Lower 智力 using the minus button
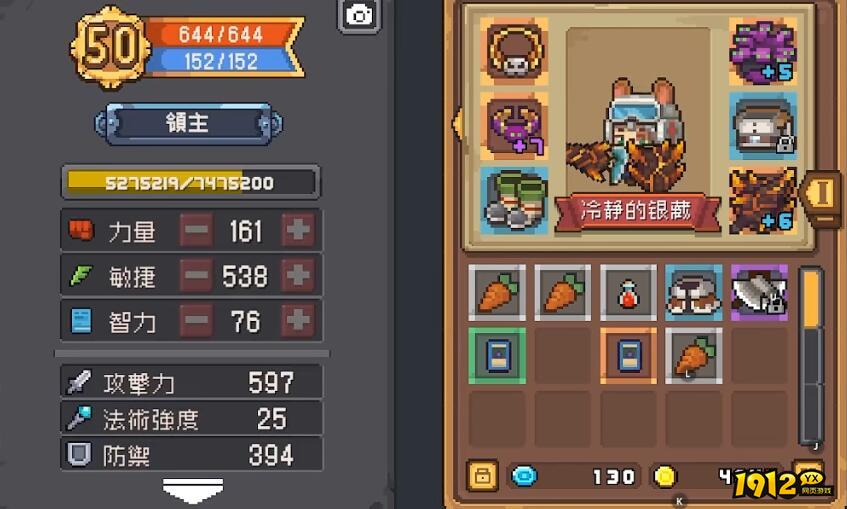The image size is (847, 509). click(197, 320)
